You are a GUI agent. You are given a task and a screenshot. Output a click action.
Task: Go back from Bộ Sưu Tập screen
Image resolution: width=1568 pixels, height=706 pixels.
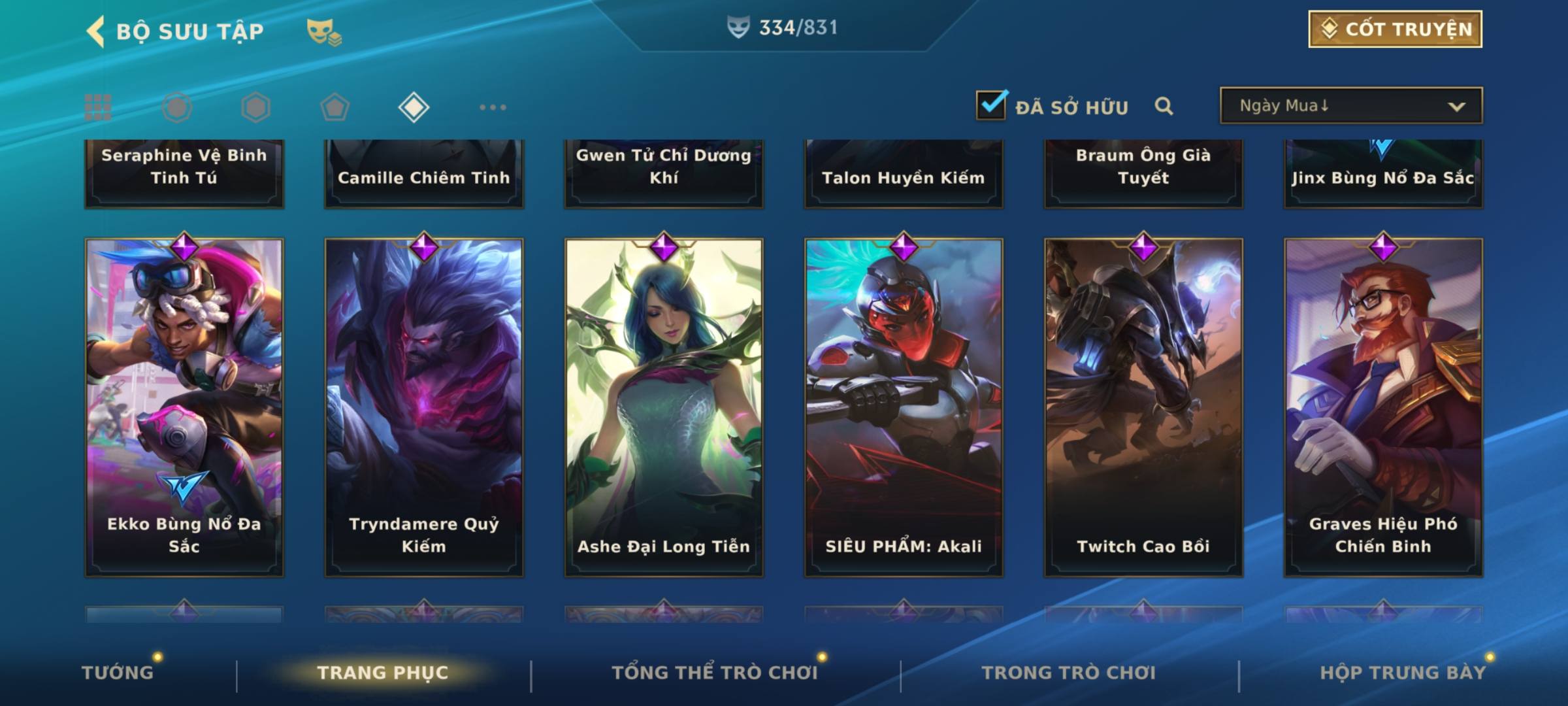click(x=96, y=31)
